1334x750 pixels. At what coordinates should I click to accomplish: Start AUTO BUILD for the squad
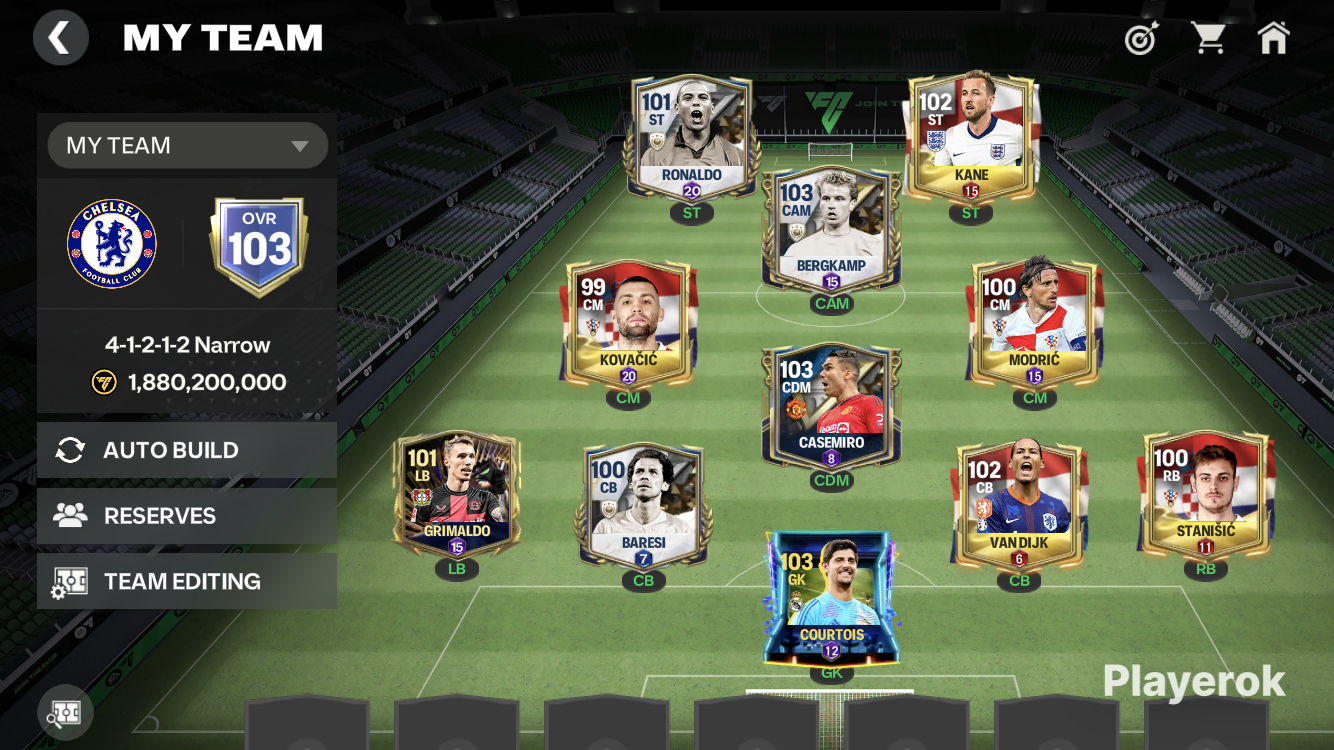[x=187, y=450]
